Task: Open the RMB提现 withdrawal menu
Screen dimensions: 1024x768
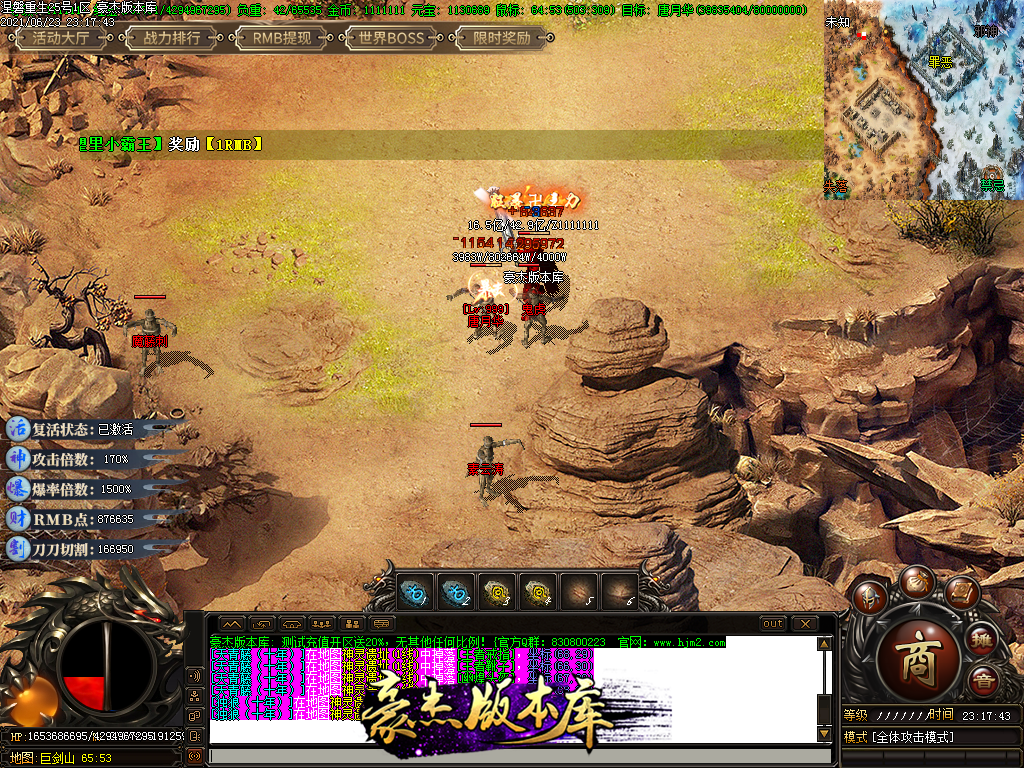Action: [281, 39]
